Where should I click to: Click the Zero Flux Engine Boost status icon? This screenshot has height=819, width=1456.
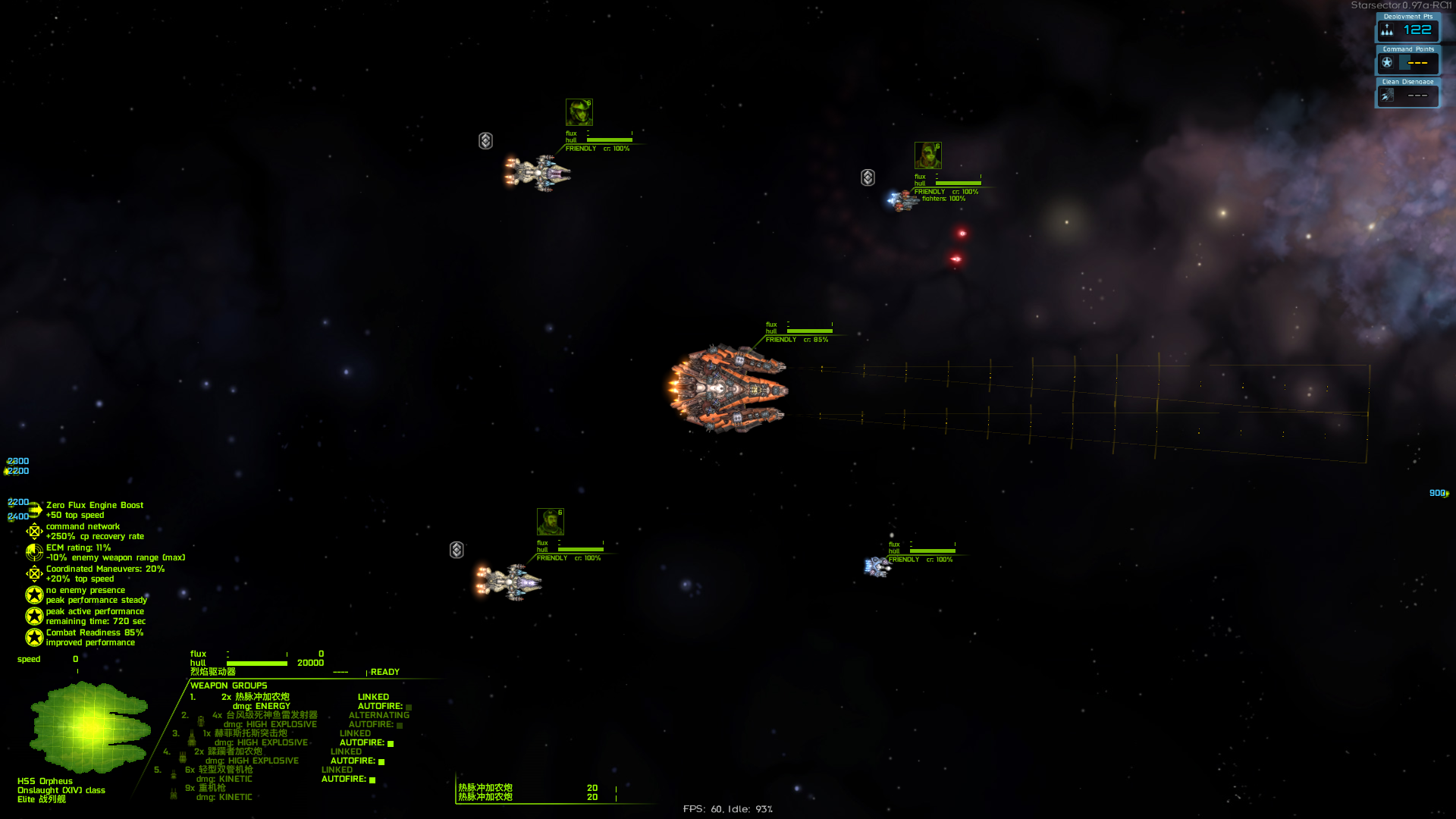pos(34,510)
